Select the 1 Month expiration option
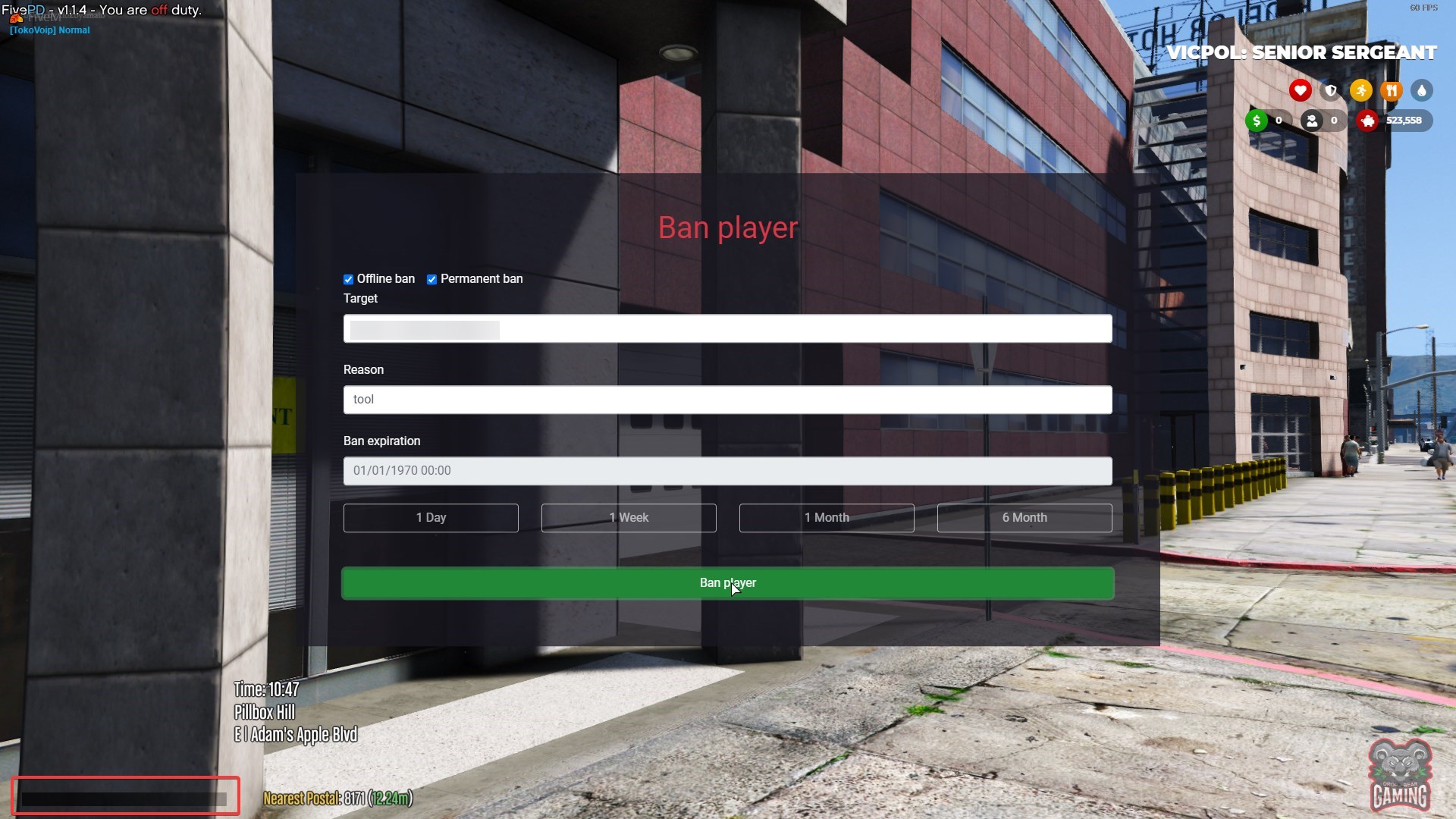1456x819 pixels. tap(826, 517)
